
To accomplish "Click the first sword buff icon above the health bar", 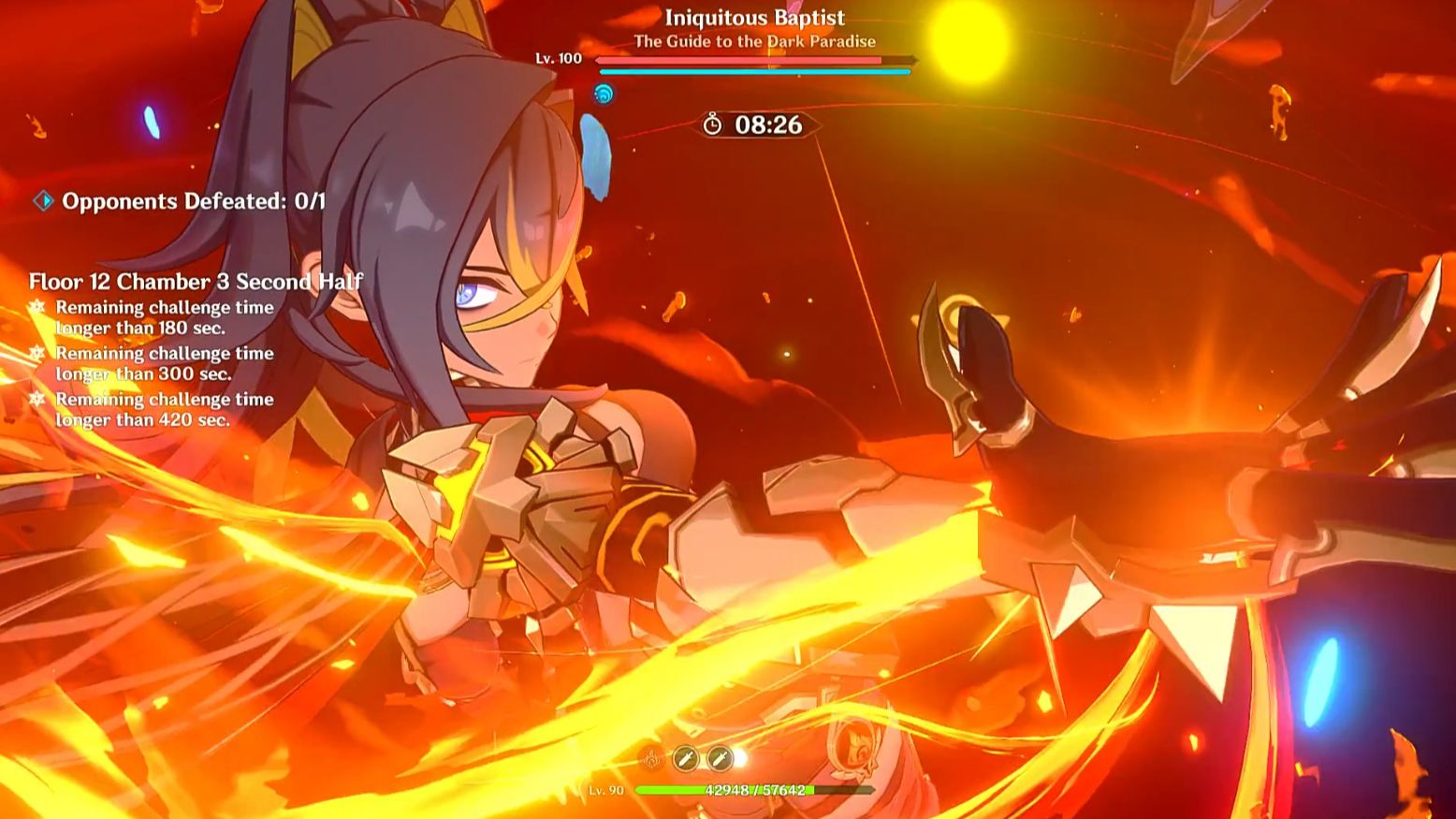I will [688, 759].
